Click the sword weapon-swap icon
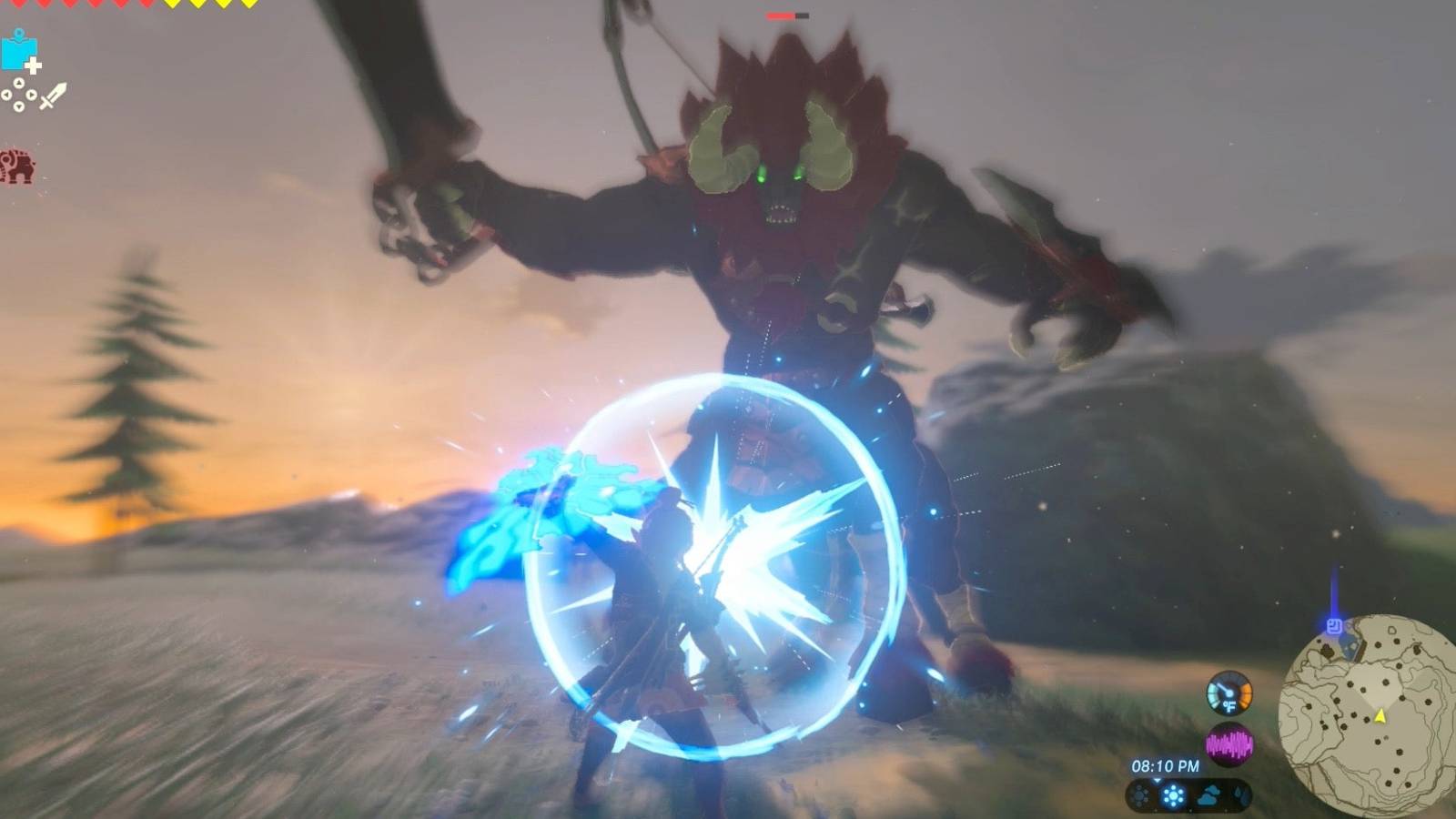 (54, 96)
